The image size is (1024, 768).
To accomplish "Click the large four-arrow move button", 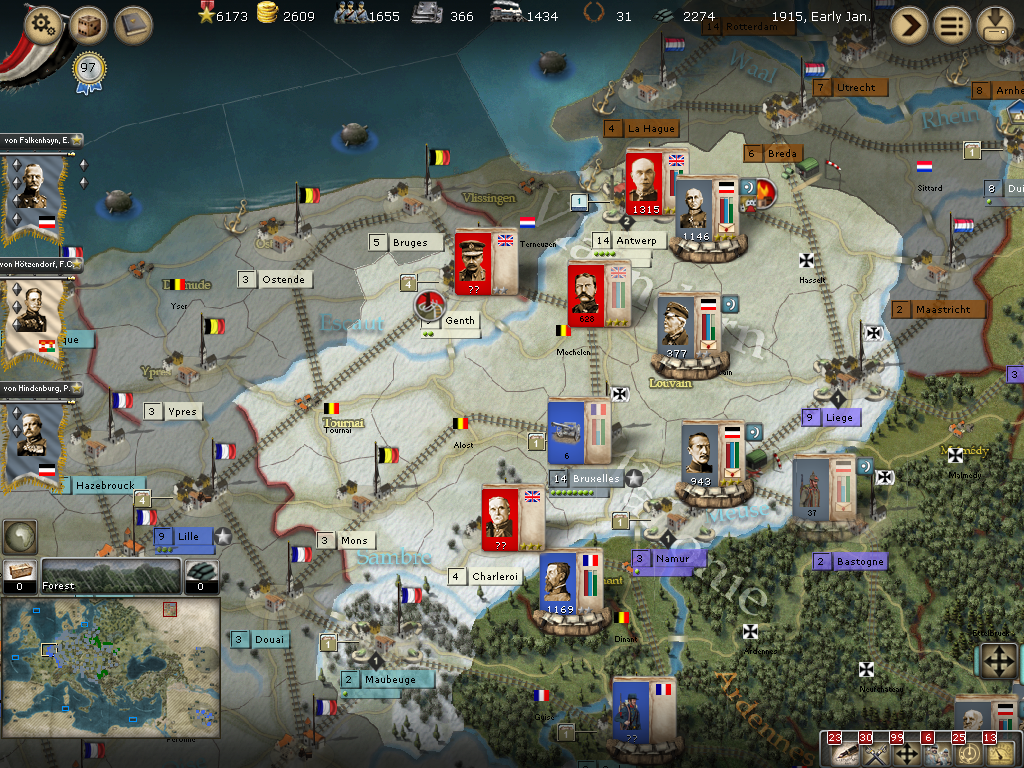I will click(x=997, y=662).
